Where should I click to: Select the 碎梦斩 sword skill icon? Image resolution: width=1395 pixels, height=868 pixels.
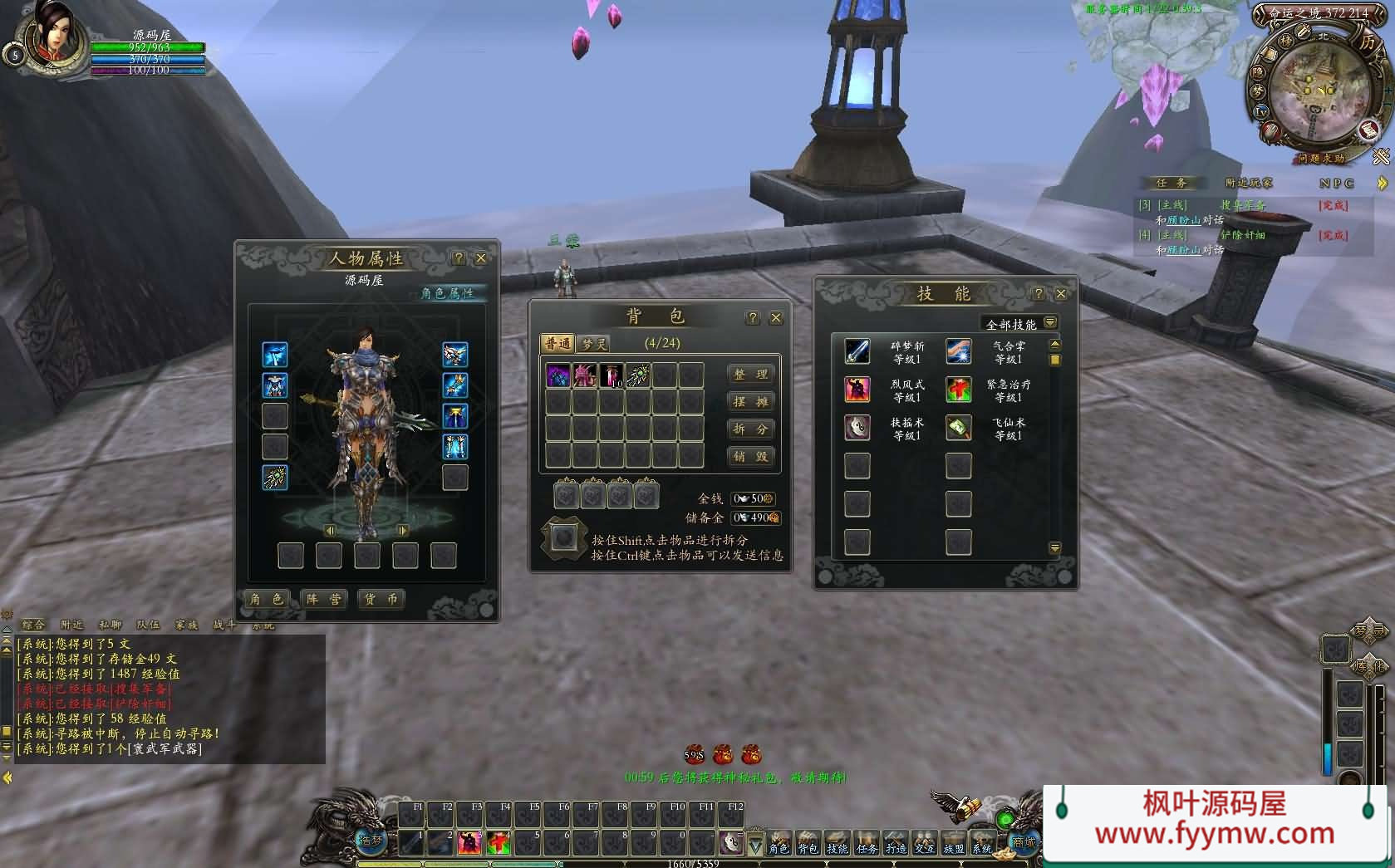pyautogui.click(x=857, y=351)
